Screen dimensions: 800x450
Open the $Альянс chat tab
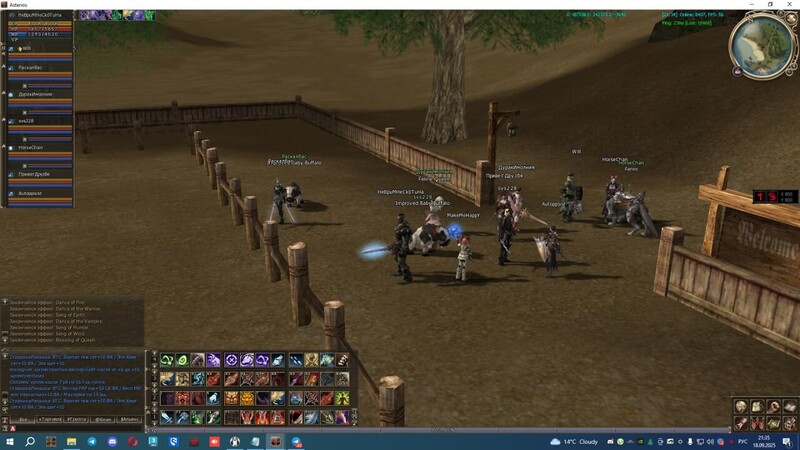pyautogui.click(x=131, y=420)
